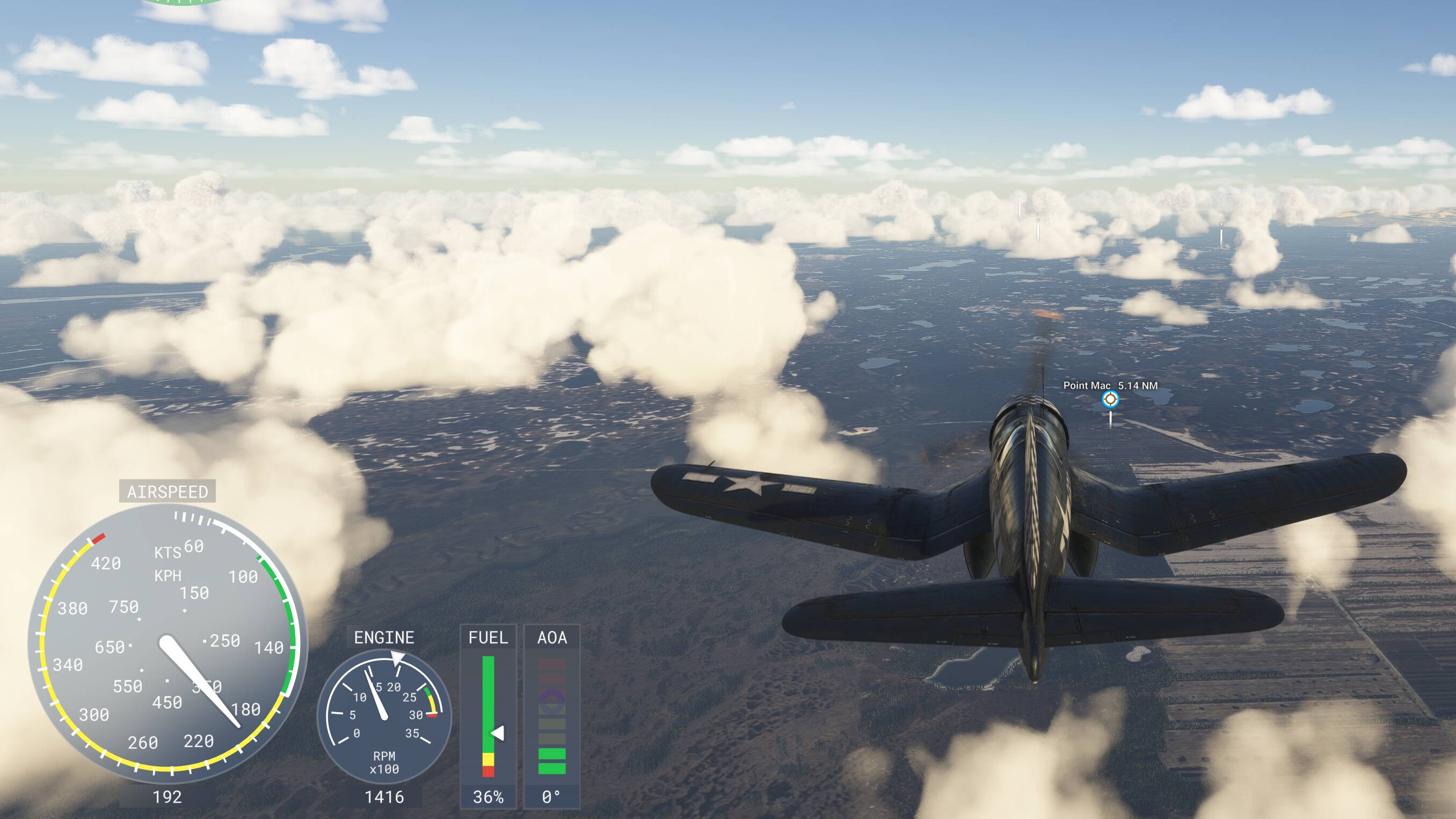
Task: Select the Point Mac waypoint marker
Action: [1110, 399]
